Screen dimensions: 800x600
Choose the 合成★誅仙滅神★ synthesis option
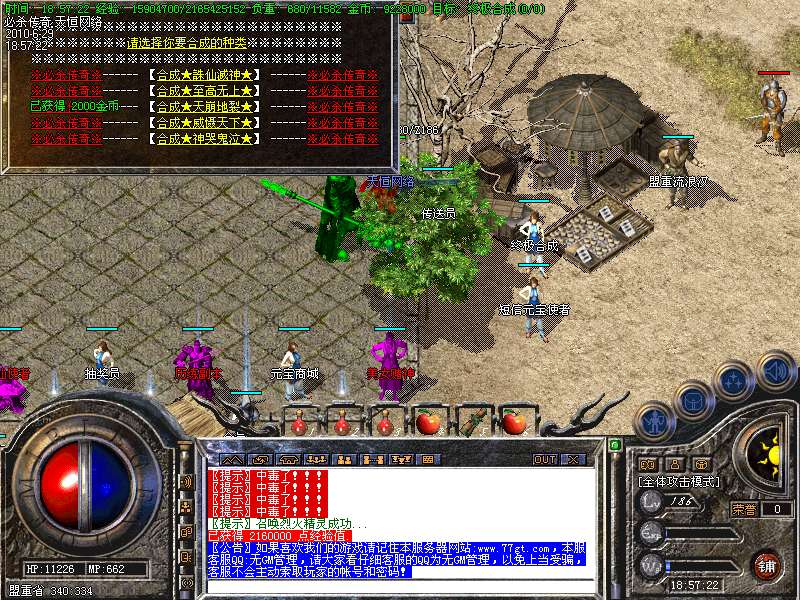204,75
